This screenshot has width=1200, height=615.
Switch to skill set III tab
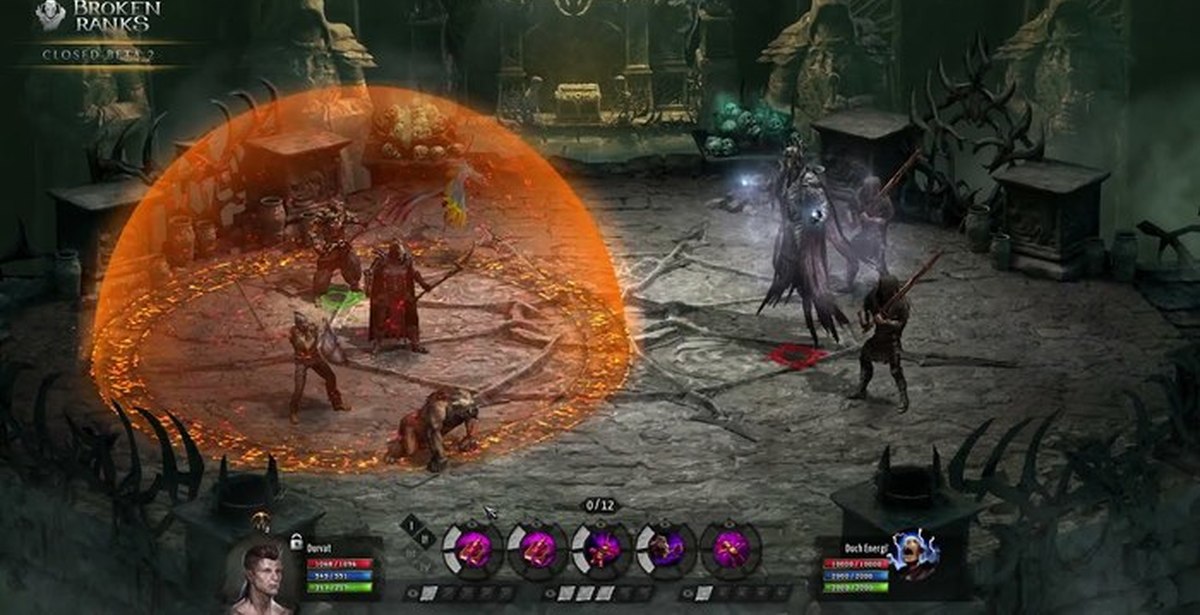pos(410,552)
